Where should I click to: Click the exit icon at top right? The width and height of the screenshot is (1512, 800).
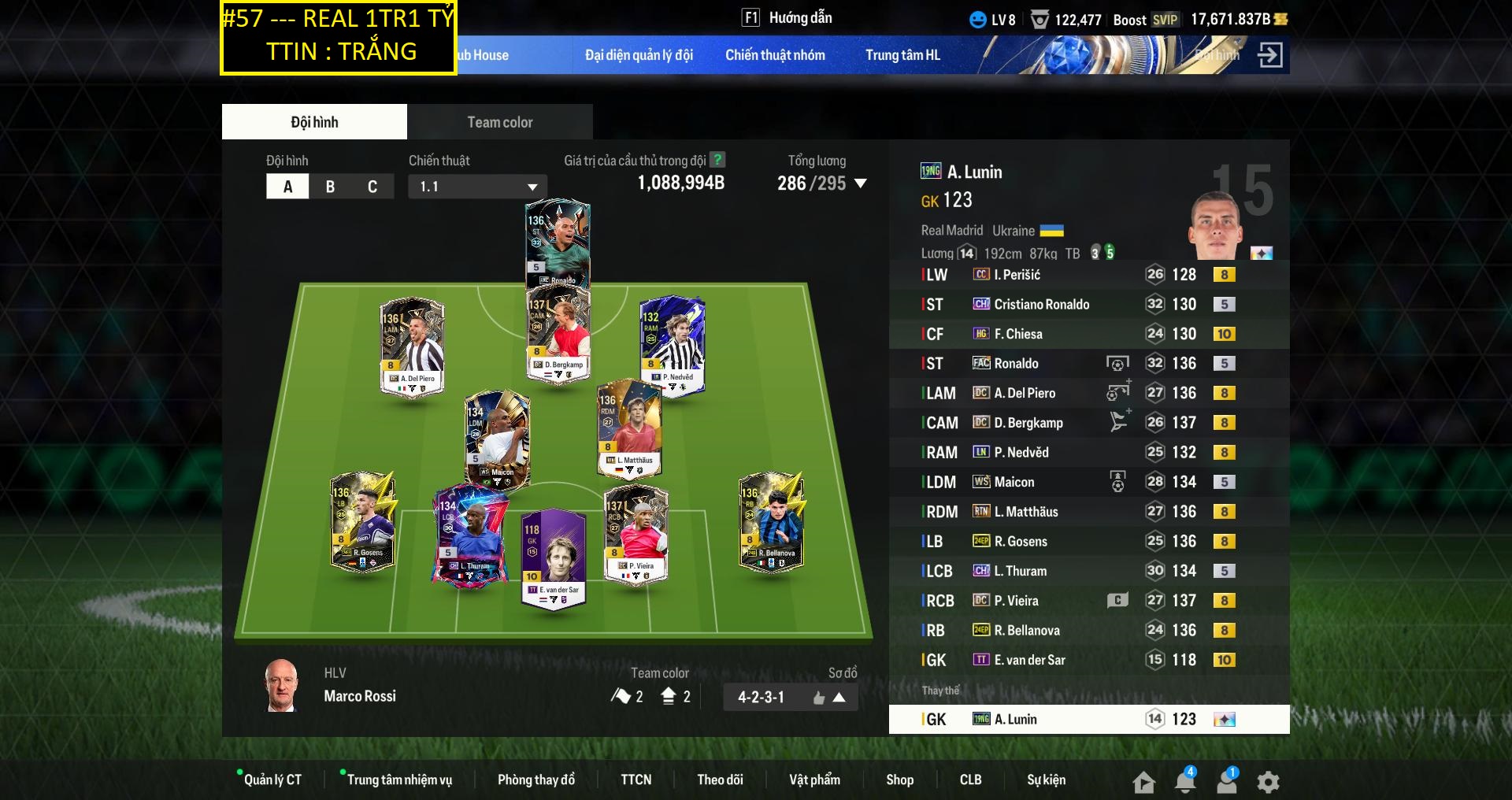point(1269,55)
